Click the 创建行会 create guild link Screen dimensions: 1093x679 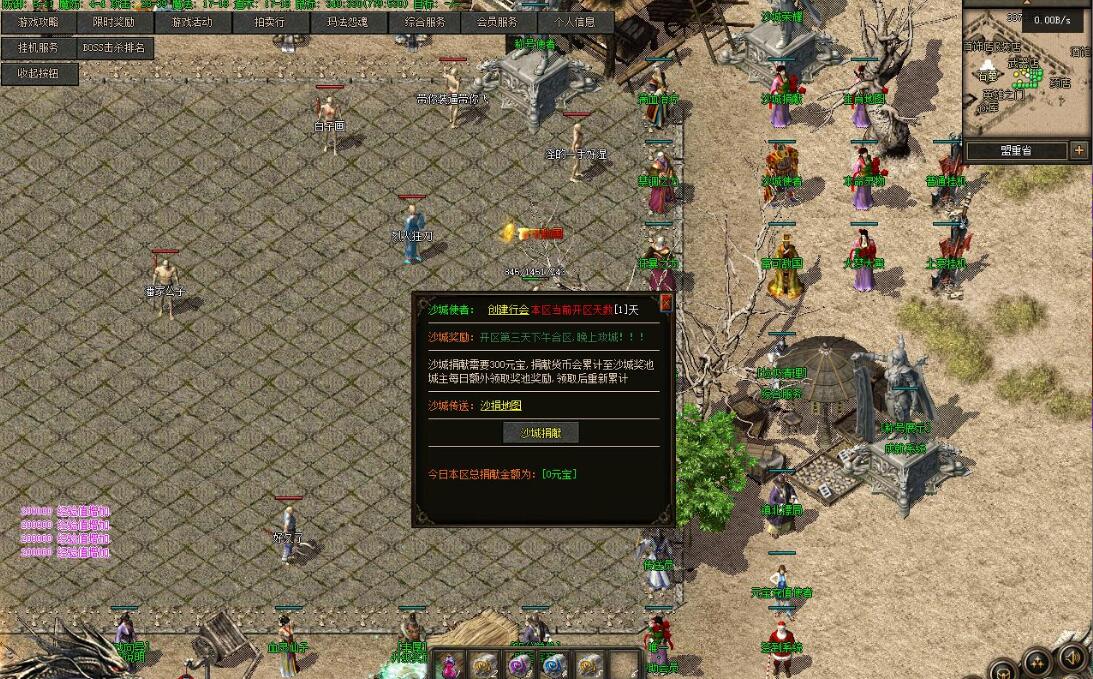(x=508, y=310)
